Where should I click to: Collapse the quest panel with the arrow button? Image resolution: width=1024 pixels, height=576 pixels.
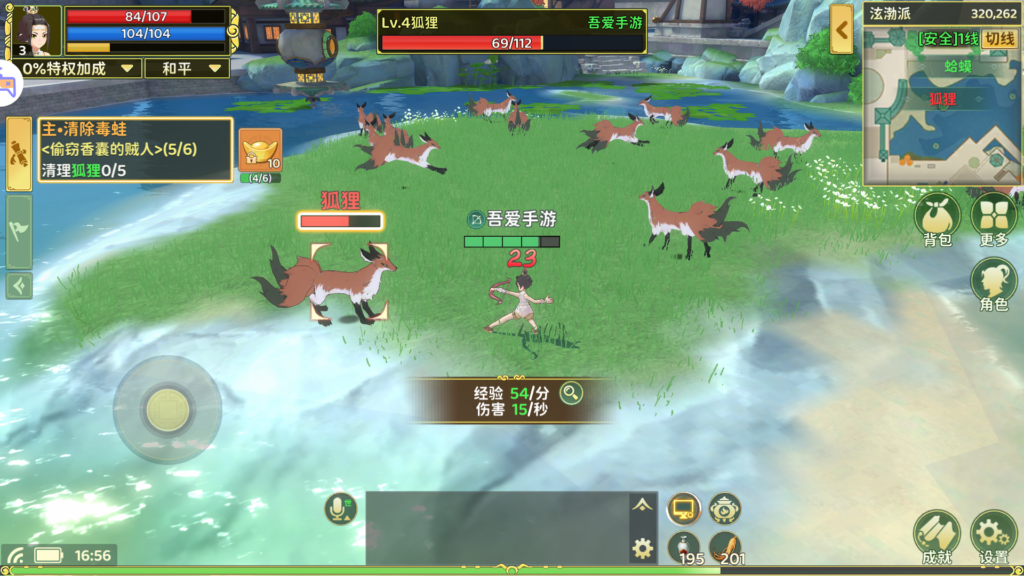click(19, 286)
